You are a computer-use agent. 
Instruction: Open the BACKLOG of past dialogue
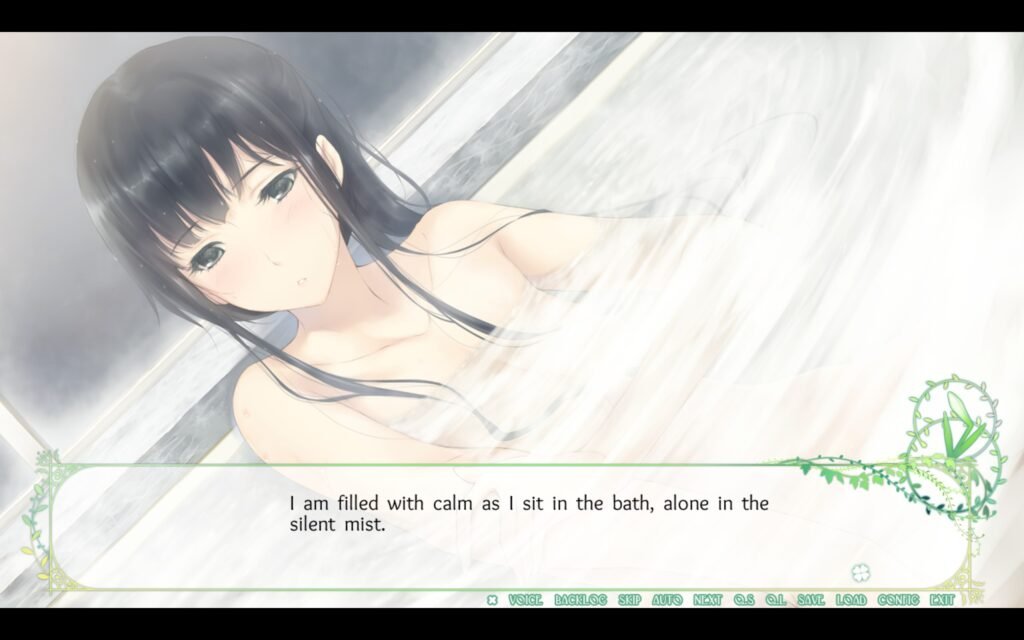click(580, 600)
